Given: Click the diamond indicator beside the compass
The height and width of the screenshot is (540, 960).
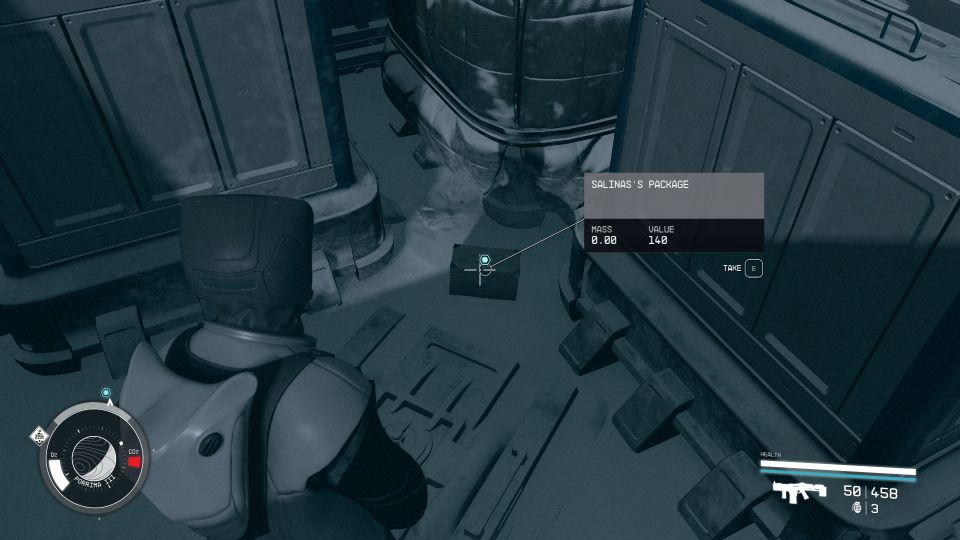Looking at the screenshot, I should tap(38, 434).
